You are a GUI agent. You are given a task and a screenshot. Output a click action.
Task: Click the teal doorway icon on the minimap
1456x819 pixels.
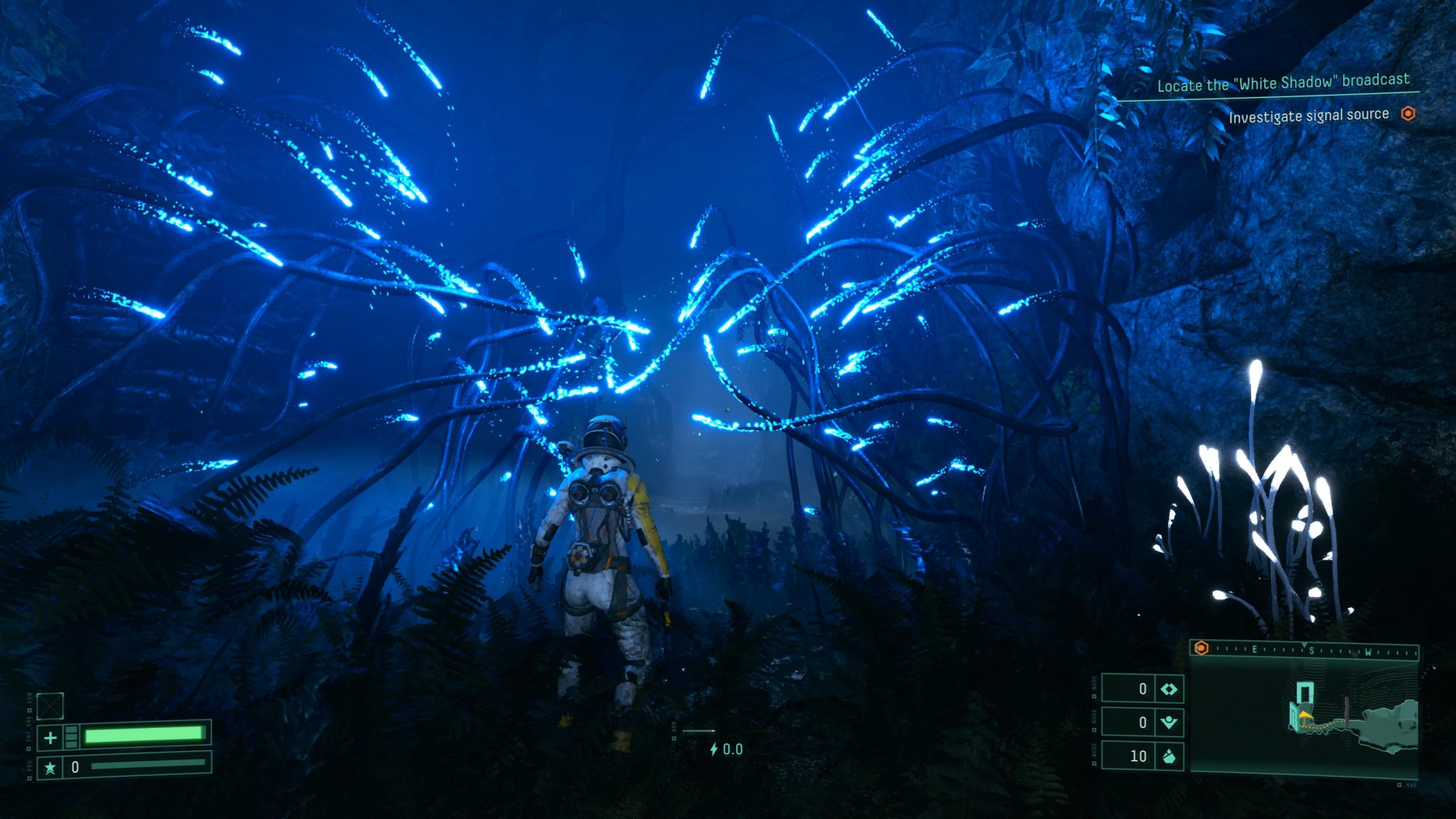[1305, 691]
